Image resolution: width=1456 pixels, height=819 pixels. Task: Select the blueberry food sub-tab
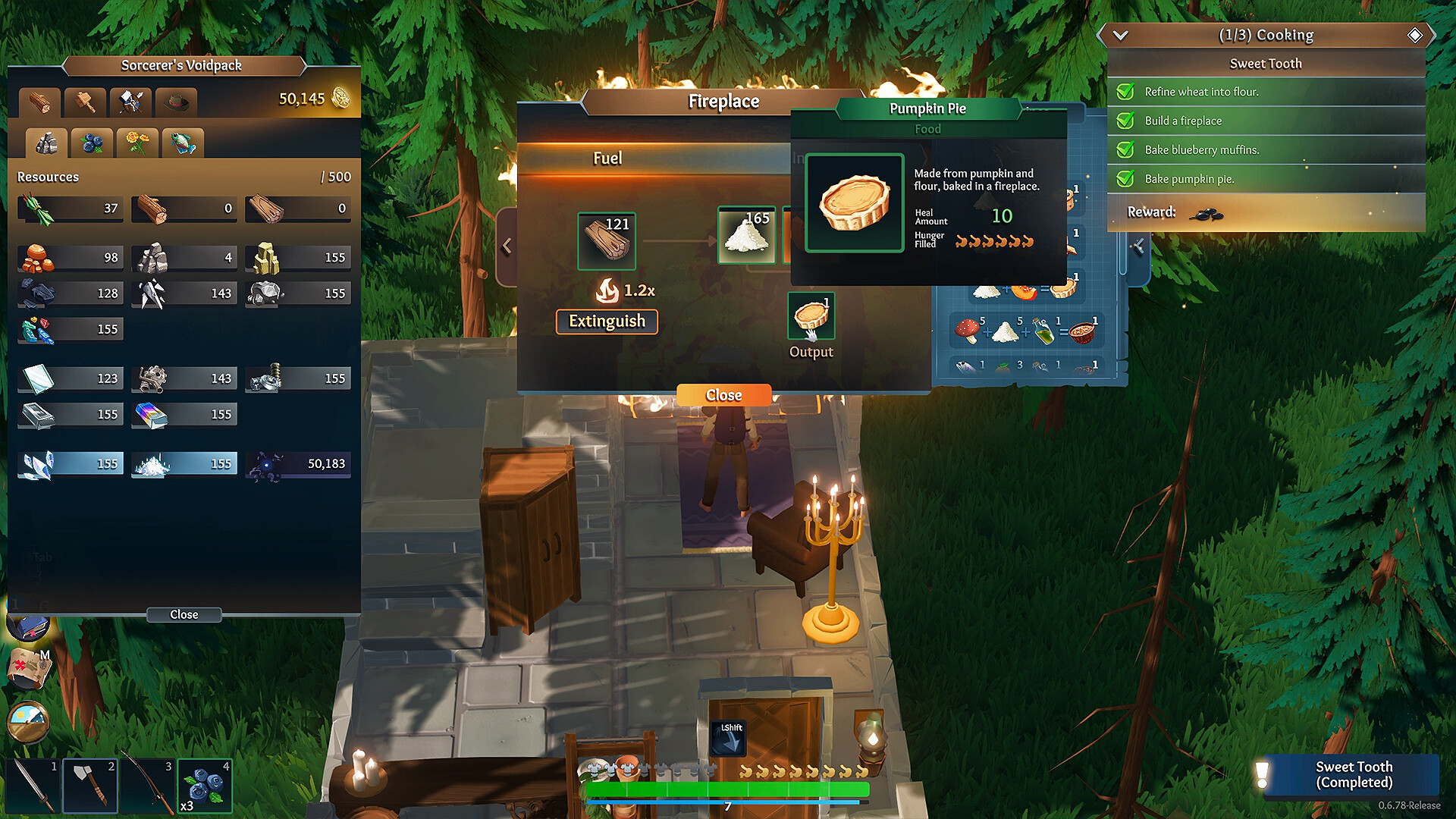pos(91,142)
